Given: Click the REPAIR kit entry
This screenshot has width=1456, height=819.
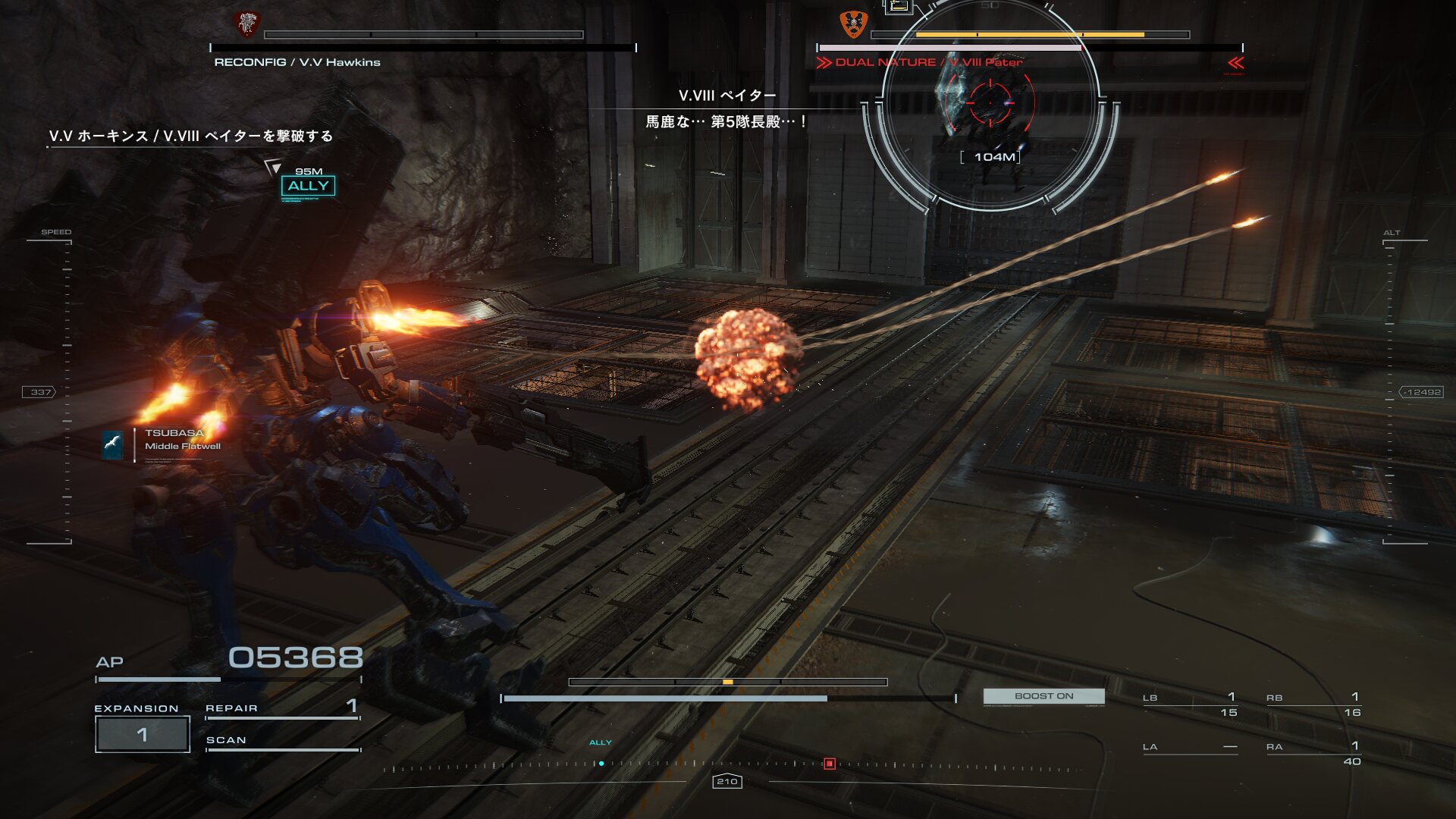Looking at the screenshot, I should 281,708.
